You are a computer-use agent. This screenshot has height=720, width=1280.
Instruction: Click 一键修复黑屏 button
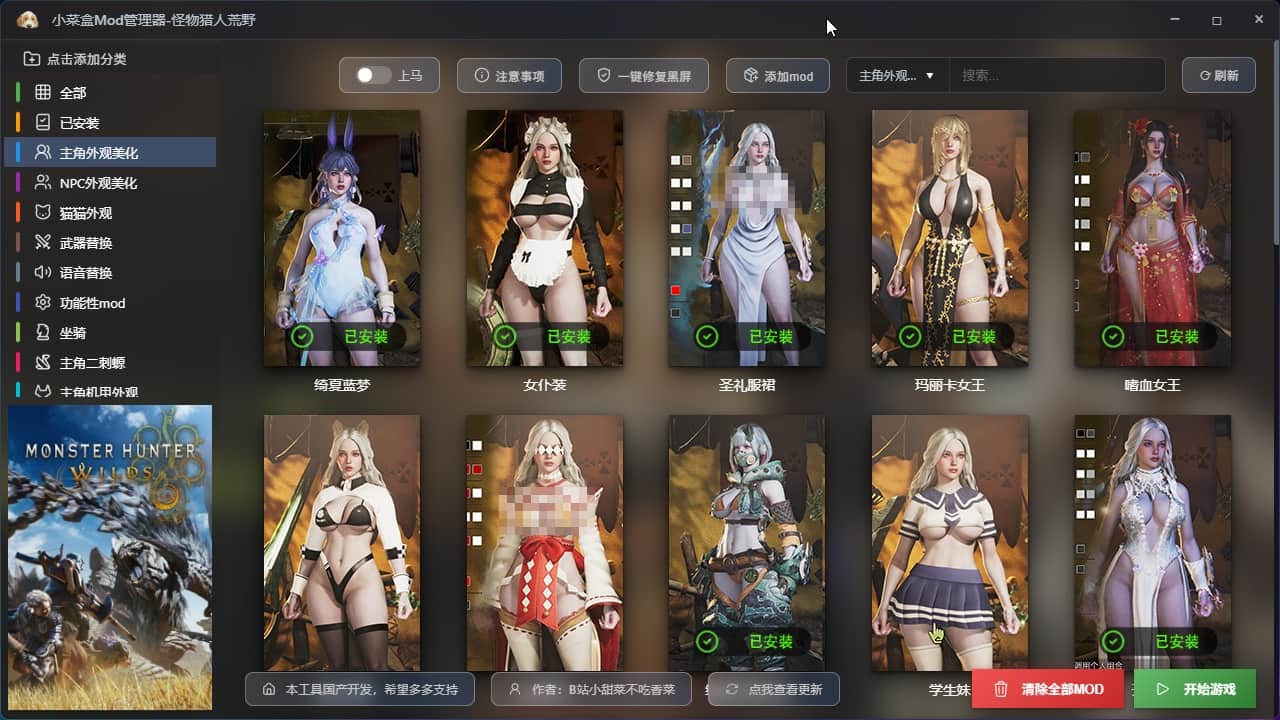point(643,75)
